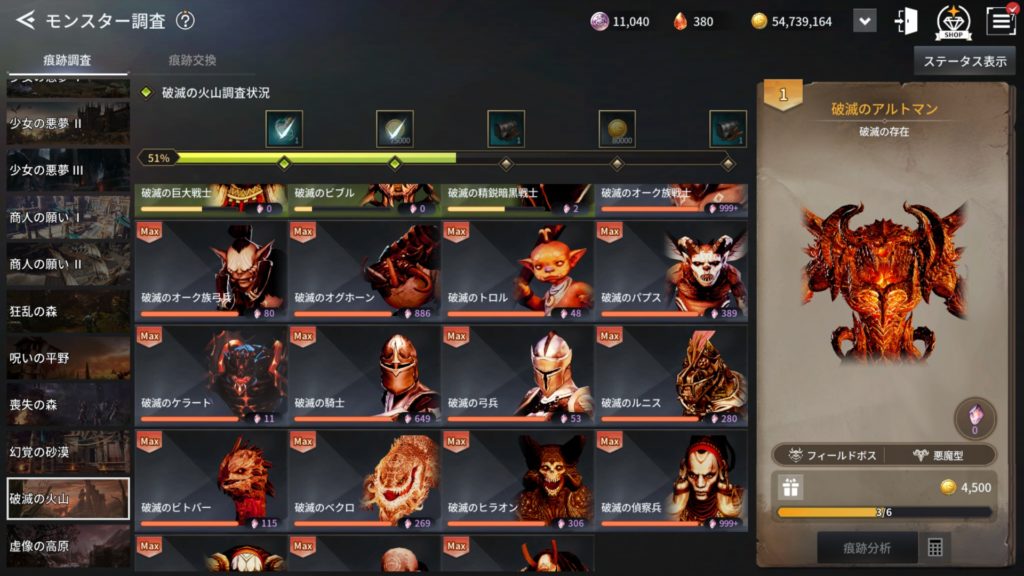Click the 痕跡分析 button

click(x=866, y=548)
